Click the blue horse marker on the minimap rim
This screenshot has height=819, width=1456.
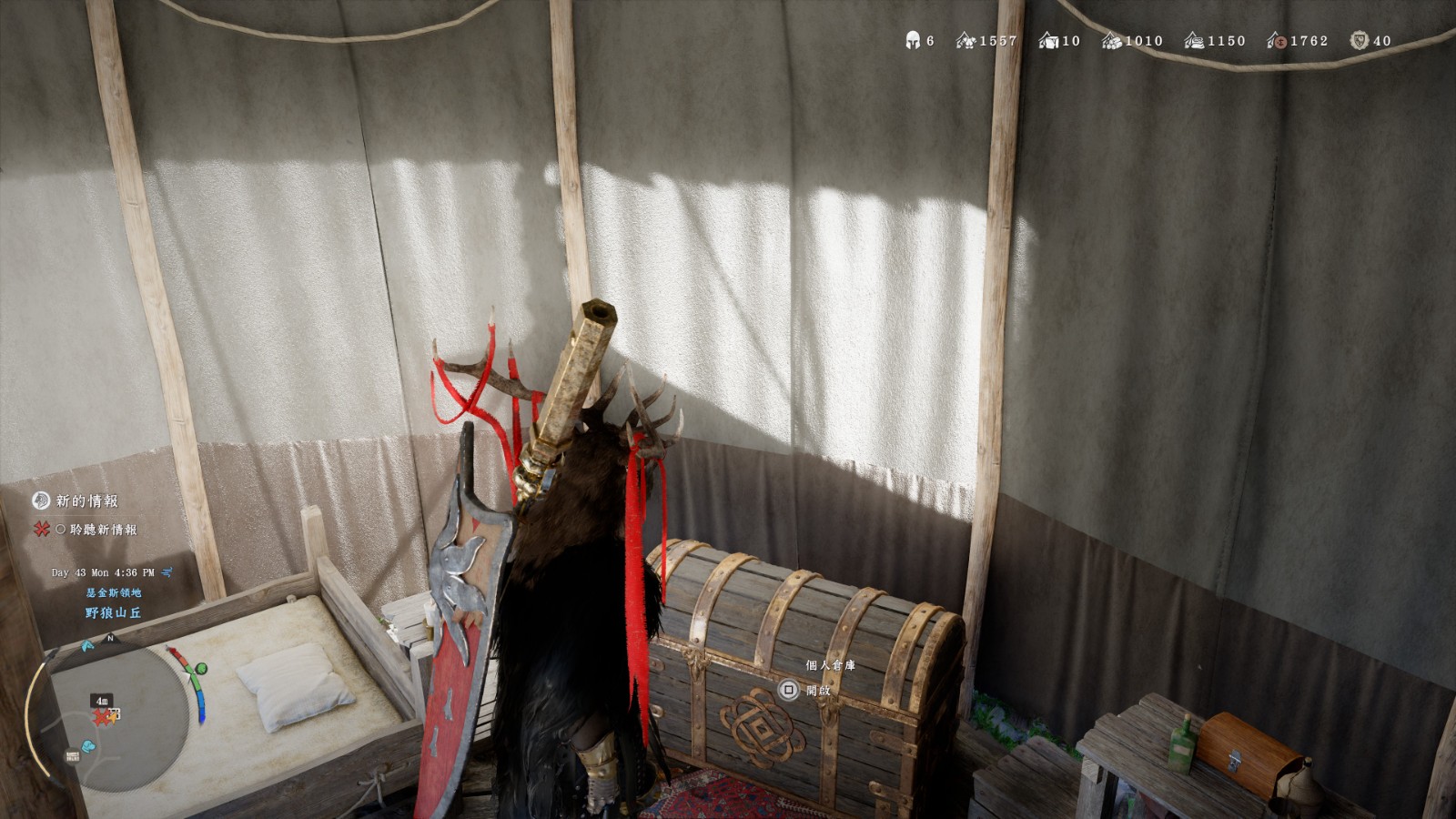click(87, 646)
